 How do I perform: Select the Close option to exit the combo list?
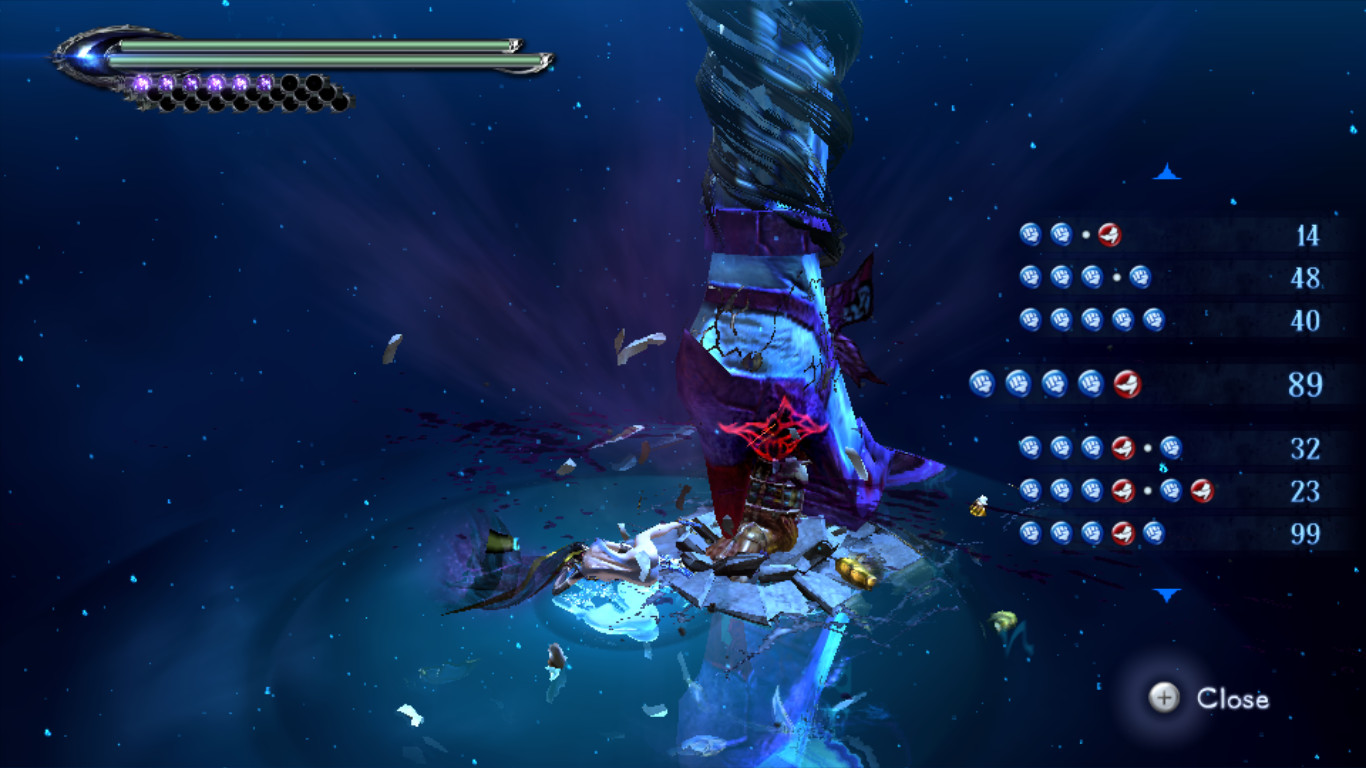pos(1237,700)
